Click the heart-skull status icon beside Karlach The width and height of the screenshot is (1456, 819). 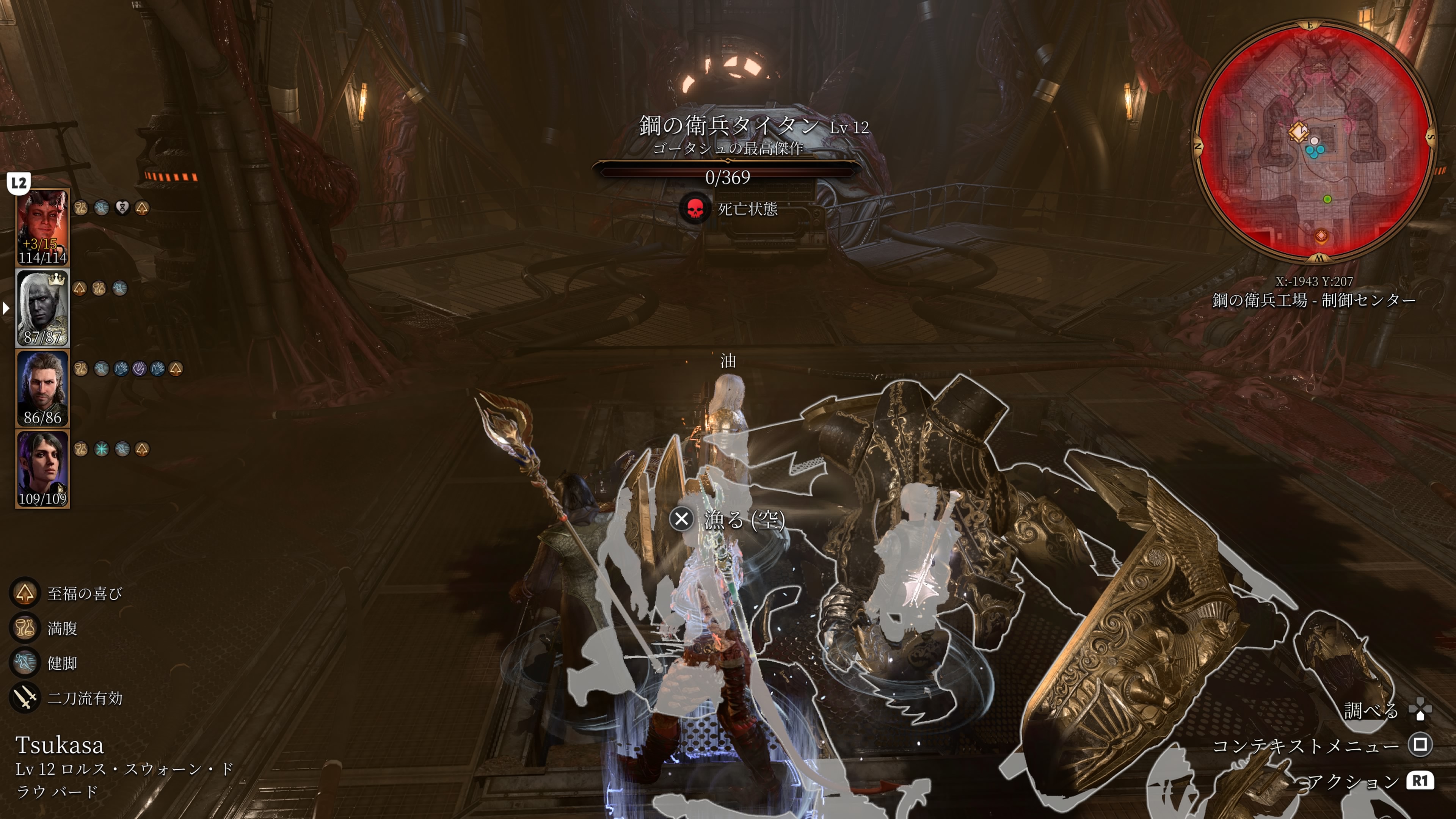(122, 208)
